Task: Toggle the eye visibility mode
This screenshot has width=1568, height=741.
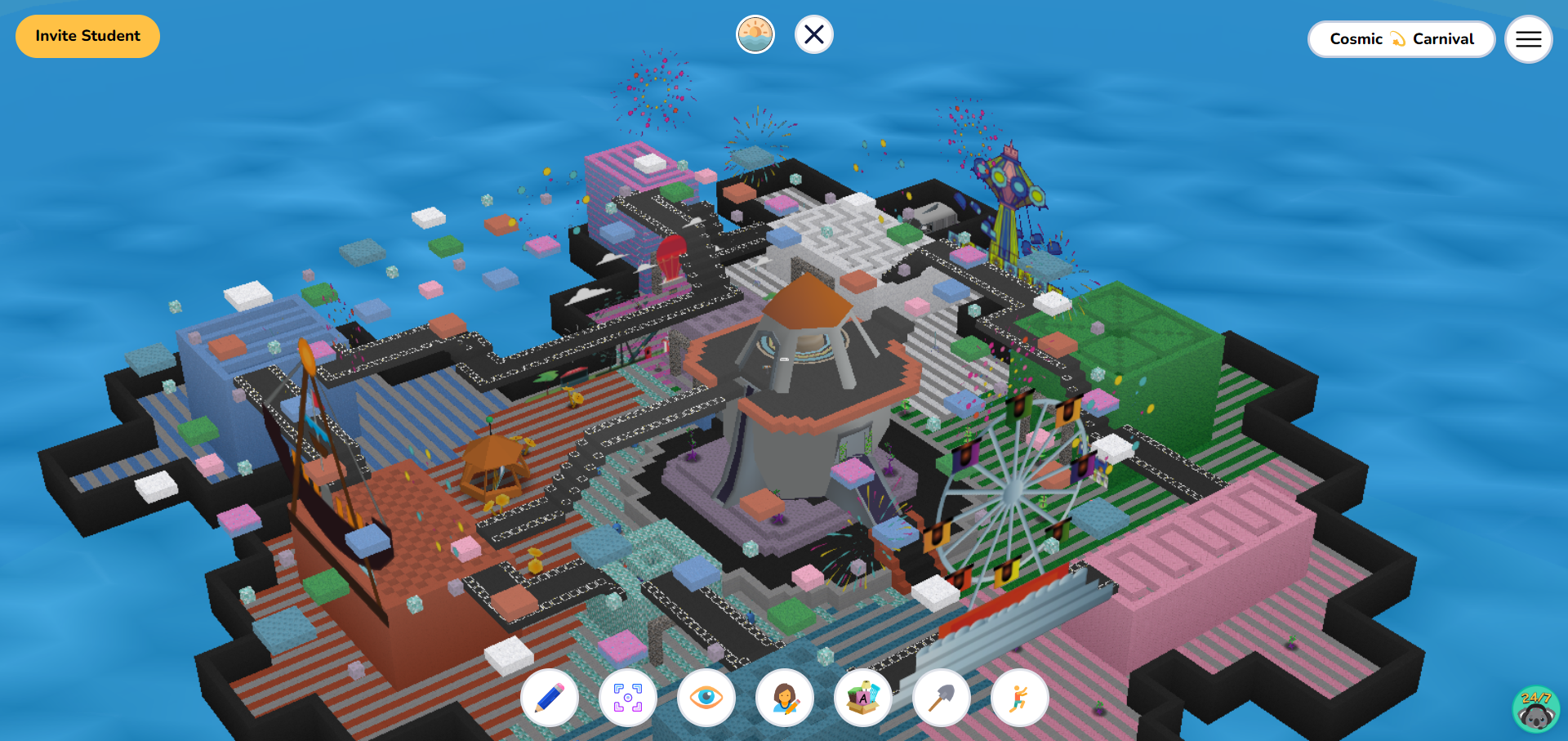Action: (x=706, y=698)
